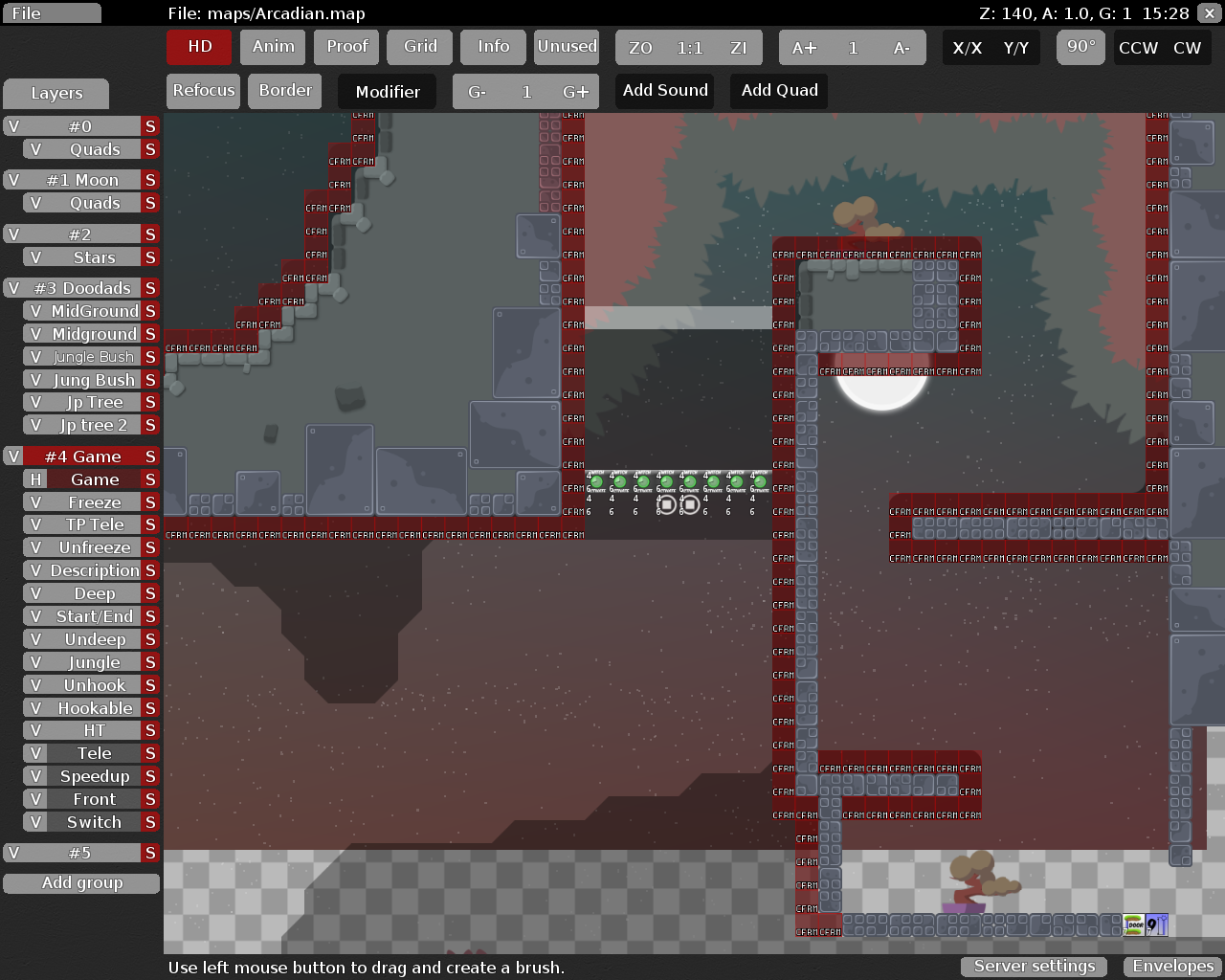1225x980 pixels.
Task: Zoom out with the ZO control
Action: tap(639, 46)
